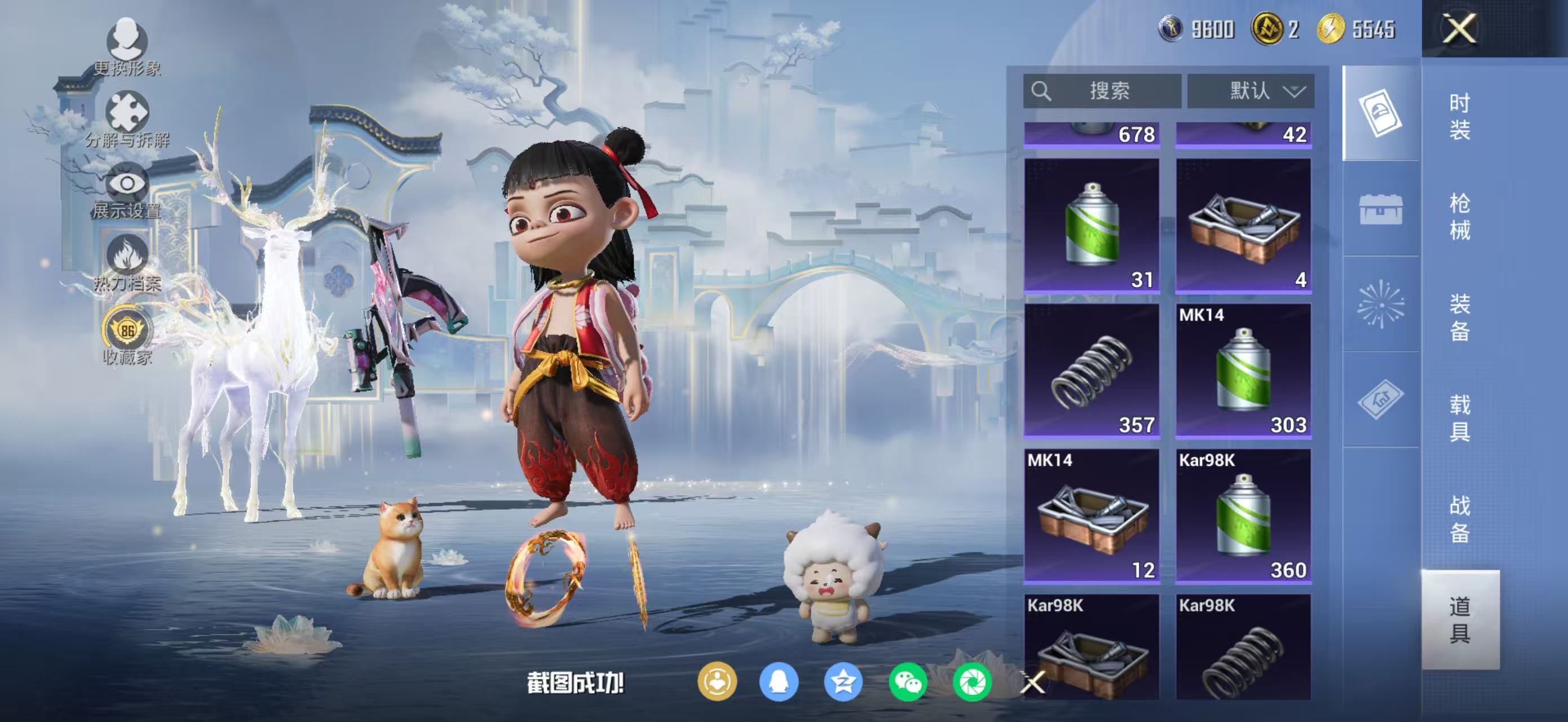This screenshot has height=722, width=1568.
Task: Go to the 战备 tab
Action: [1459, 517]
